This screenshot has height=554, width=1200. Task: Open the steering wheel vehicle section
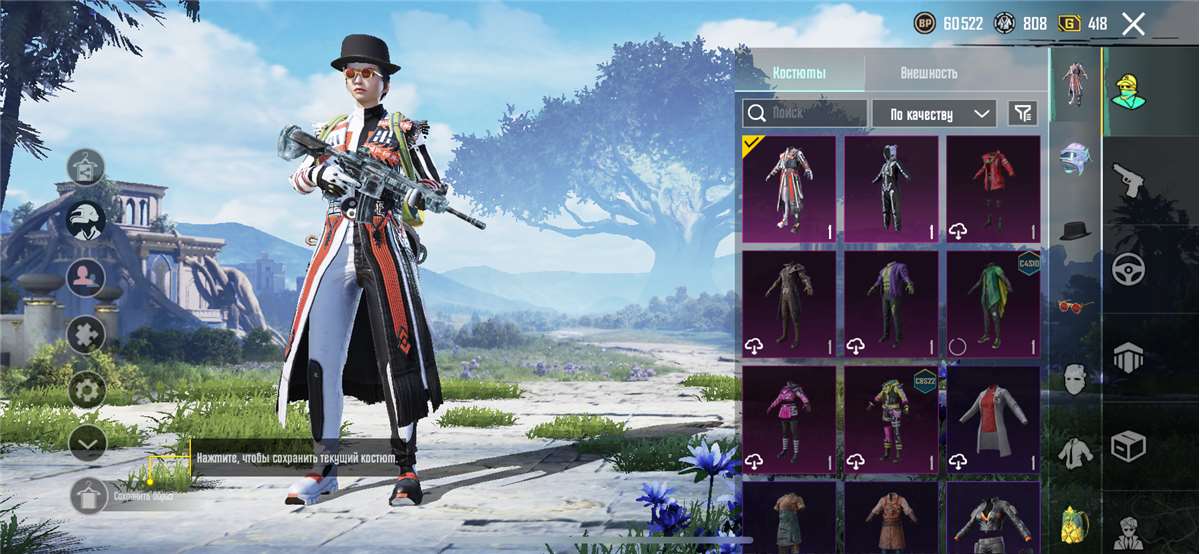coord(1128,268)
